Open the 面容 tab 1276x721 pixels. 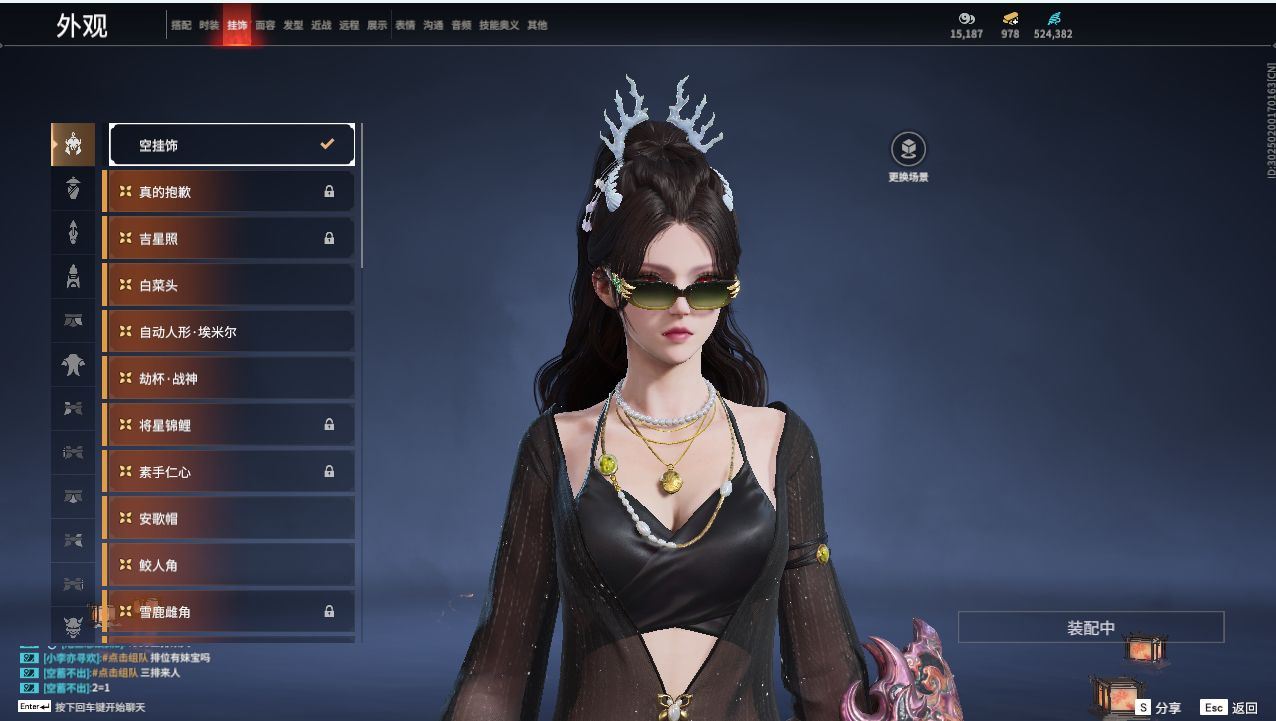pos(265,25)
